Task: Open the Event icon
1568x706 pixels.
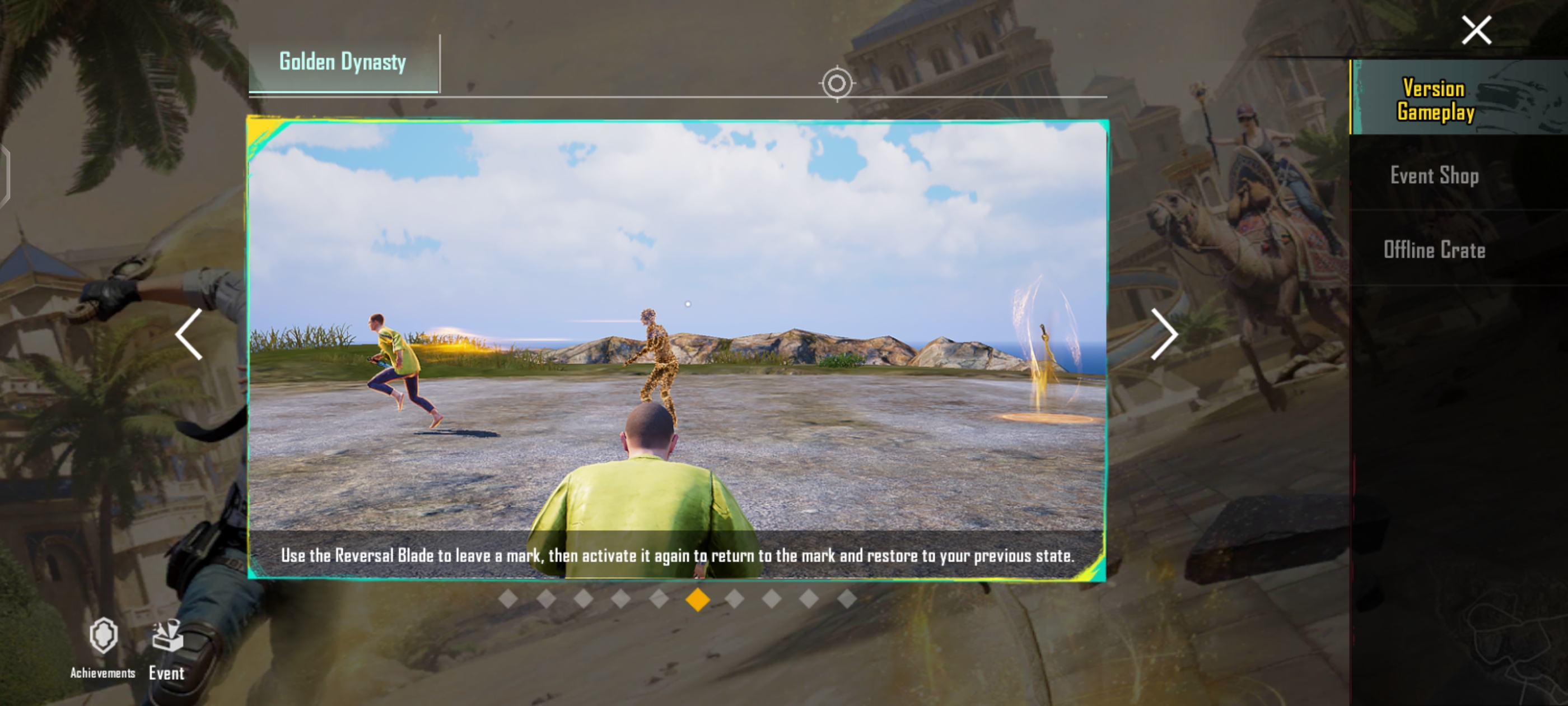Action: (167, 648)
